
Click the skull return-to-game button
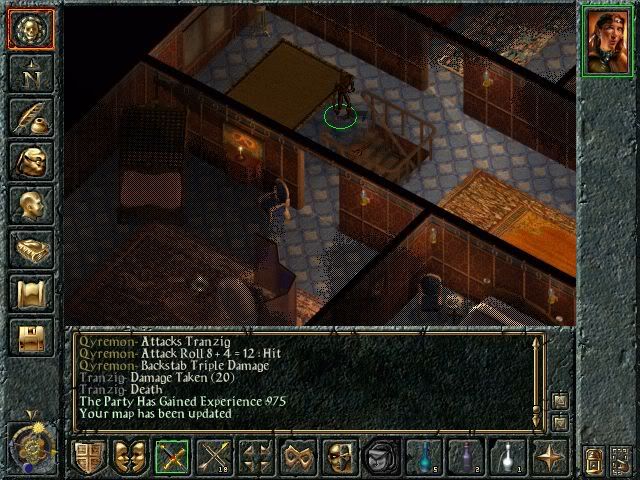point(29,28)
